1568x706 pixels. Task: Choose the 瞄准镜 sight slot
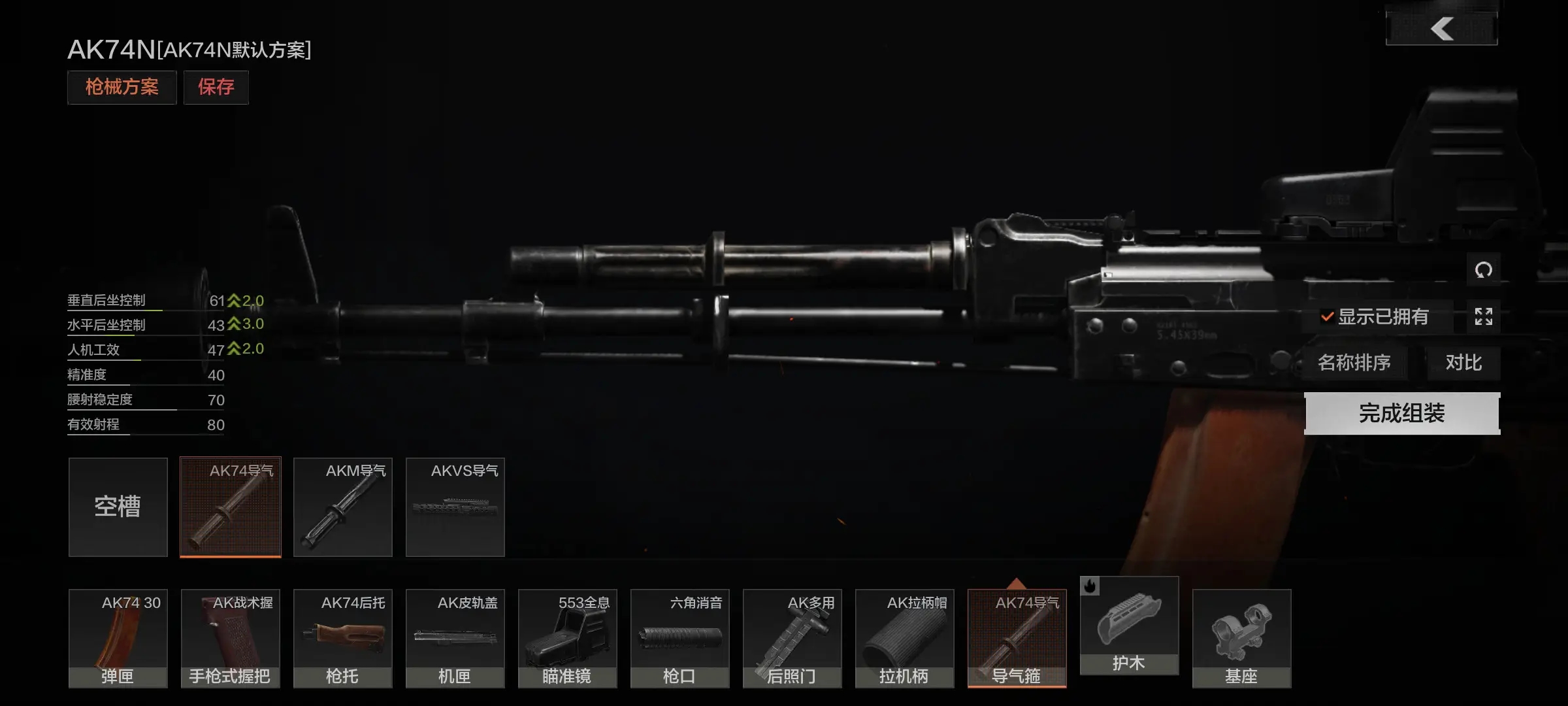[x=568, y=639]
